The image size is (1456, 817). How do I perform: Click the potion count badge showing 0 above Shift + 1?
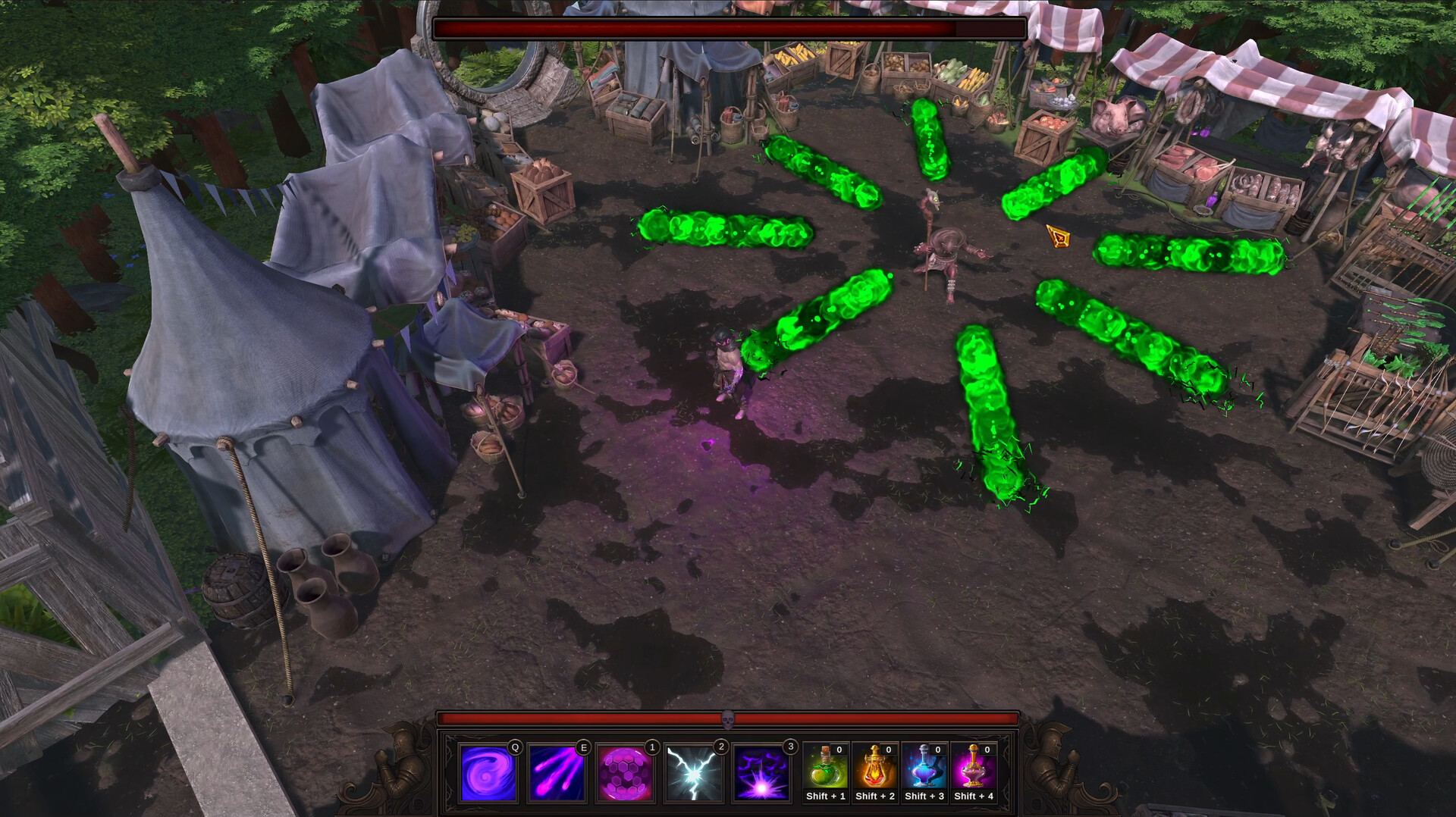coord(838,750)
